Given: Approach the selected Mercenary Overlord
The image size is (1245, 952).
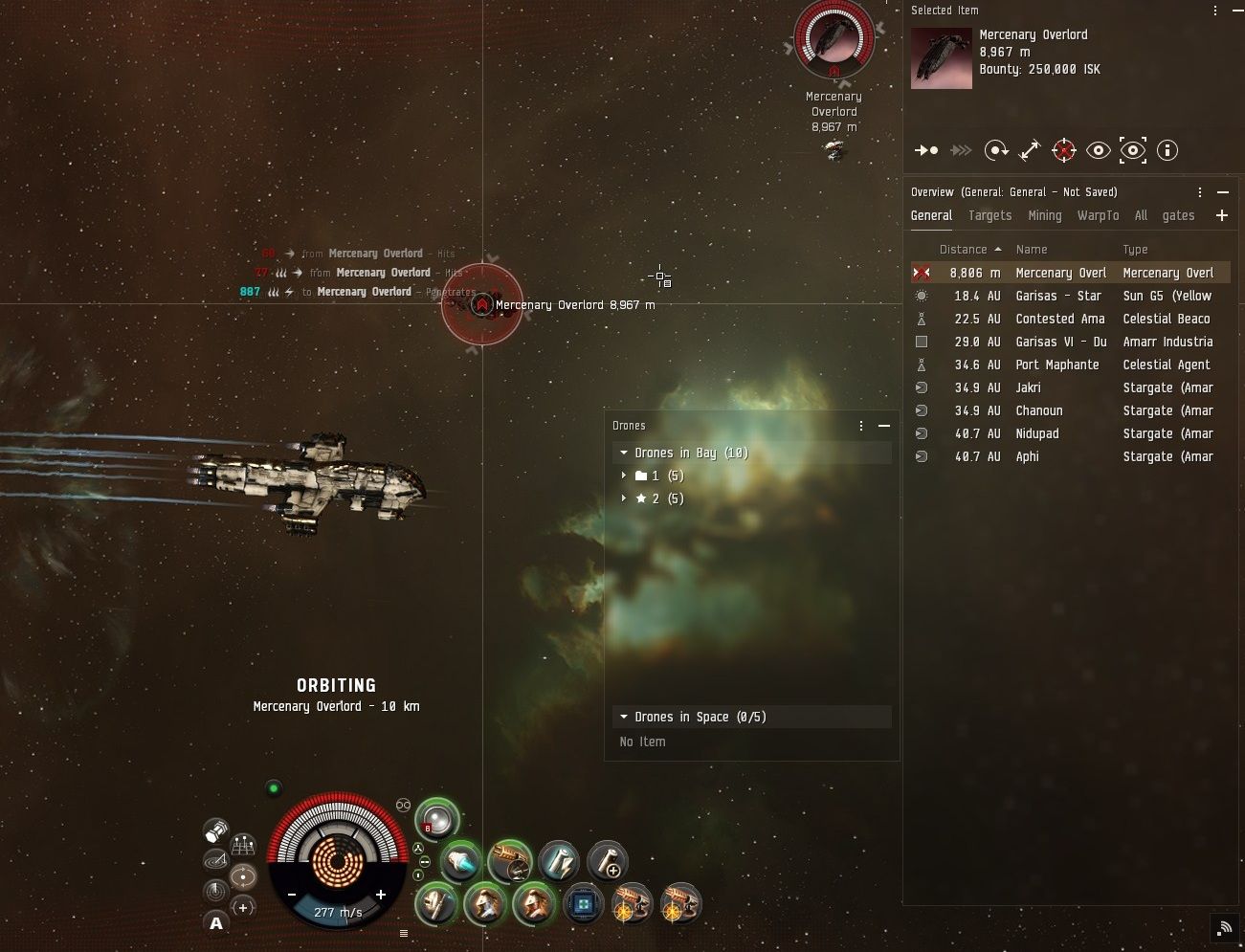Looking at the screenshot, I should pos(925,150).
